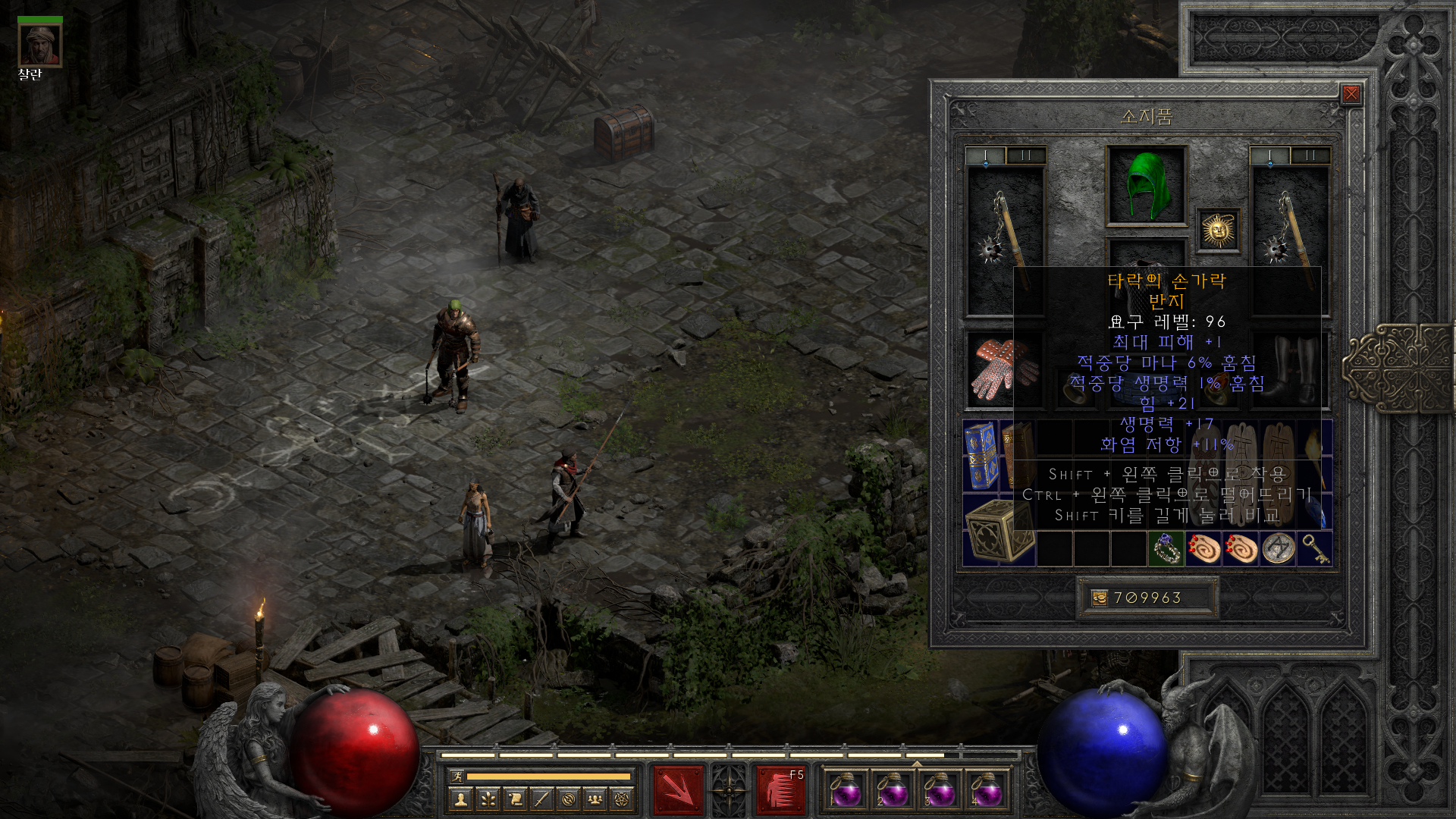Use the purple potion in belt slot 1
This screenshot has width=1456, height=819.
846,790
